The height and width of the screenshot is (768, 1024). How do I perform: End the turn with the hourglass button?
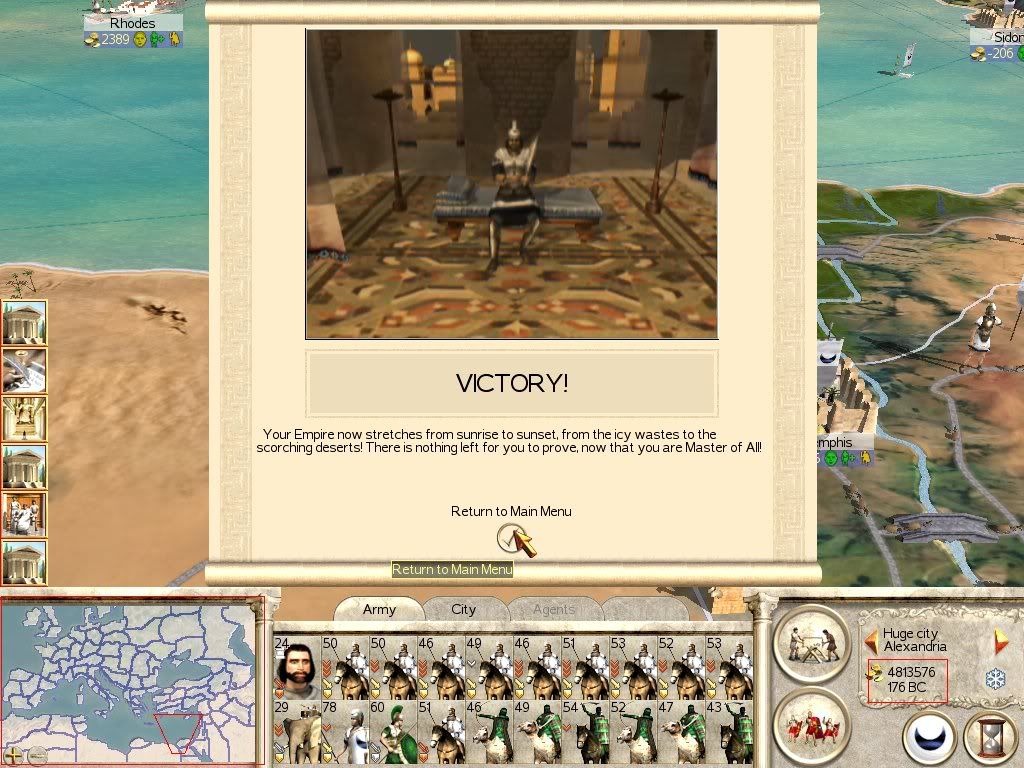coord(991,738)
